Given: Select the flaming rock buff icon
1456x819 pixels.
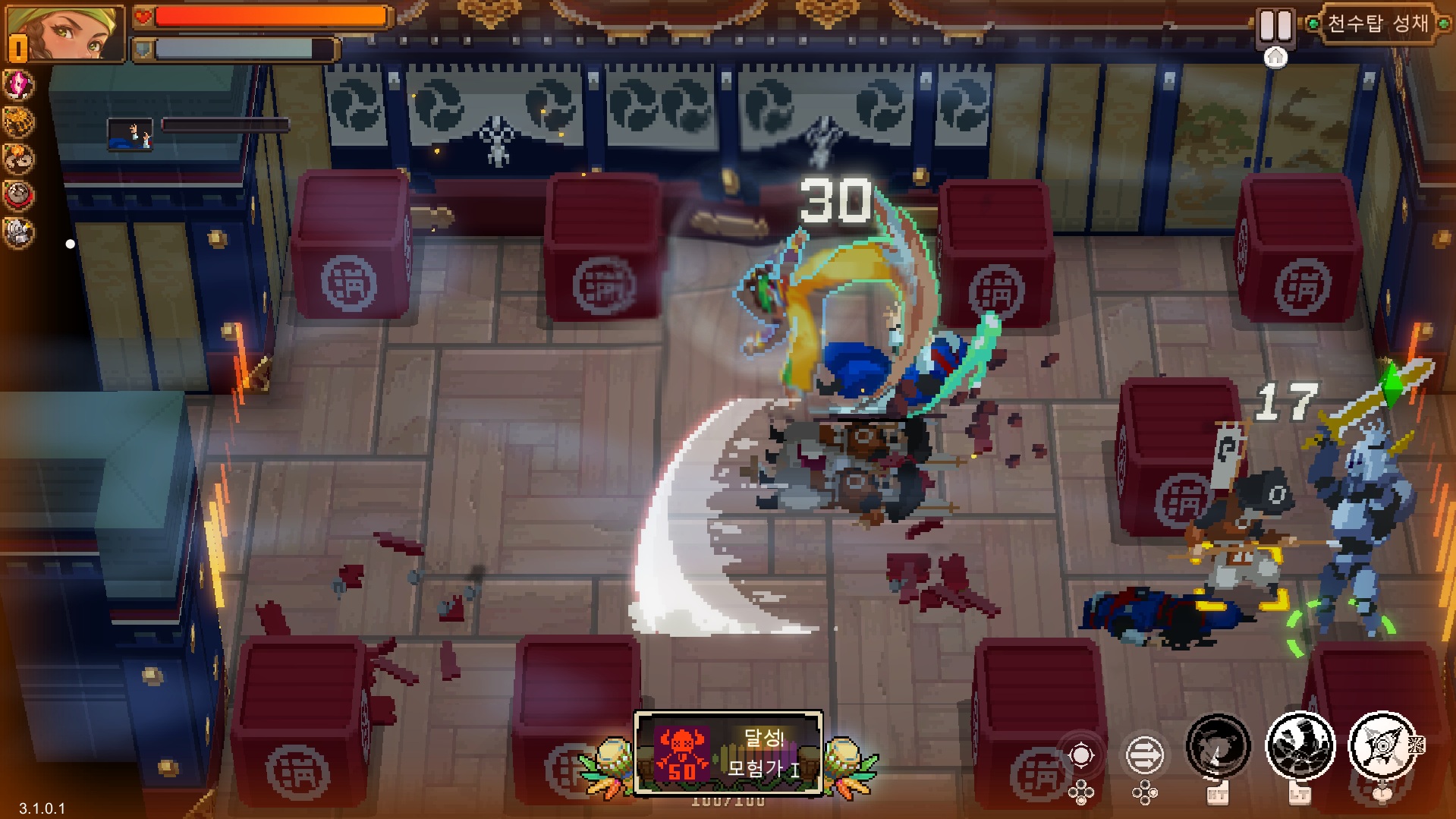Looking at the screenshot, I should [x=18, y=159].
